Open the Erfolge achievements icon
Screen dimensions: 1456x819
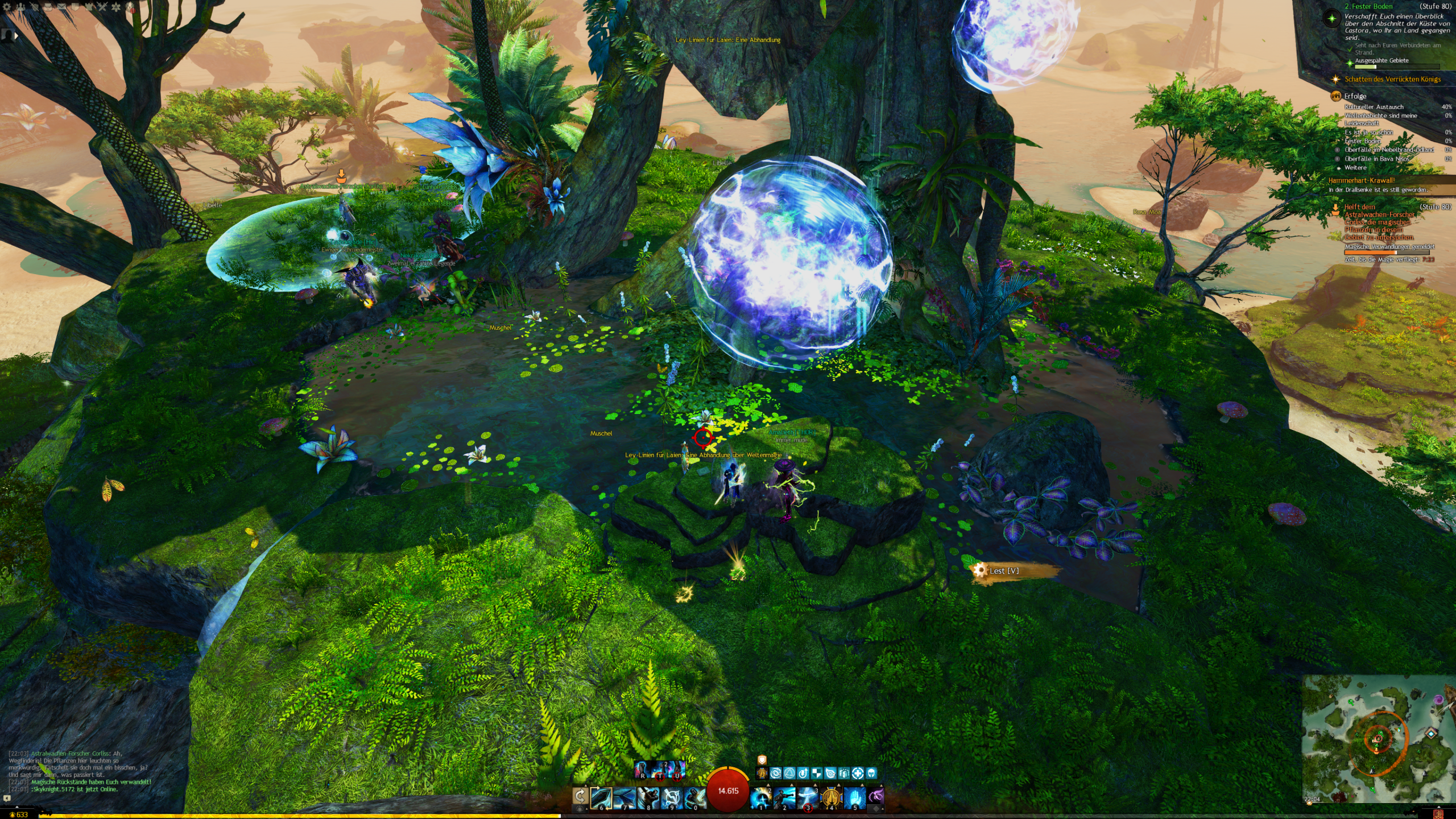pos(1335,96)
